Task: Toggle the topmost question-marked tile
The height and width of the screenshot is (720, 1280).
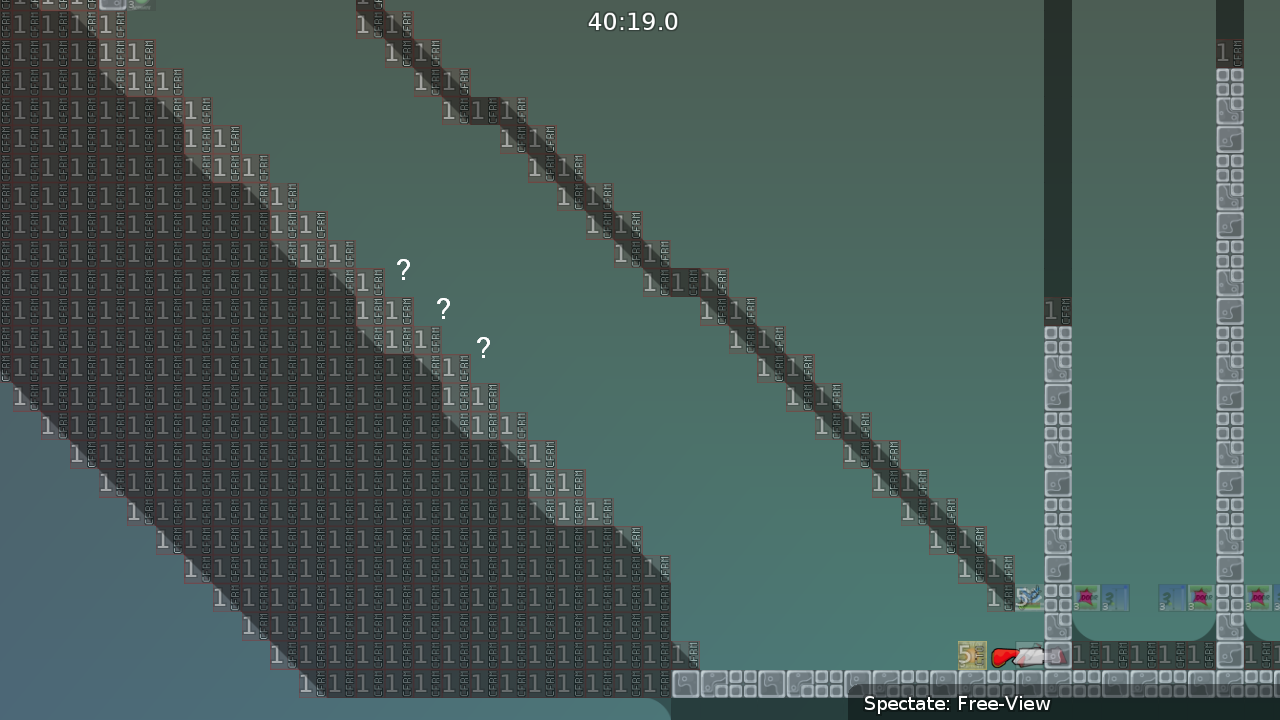Action: click(x=403, y=270)
